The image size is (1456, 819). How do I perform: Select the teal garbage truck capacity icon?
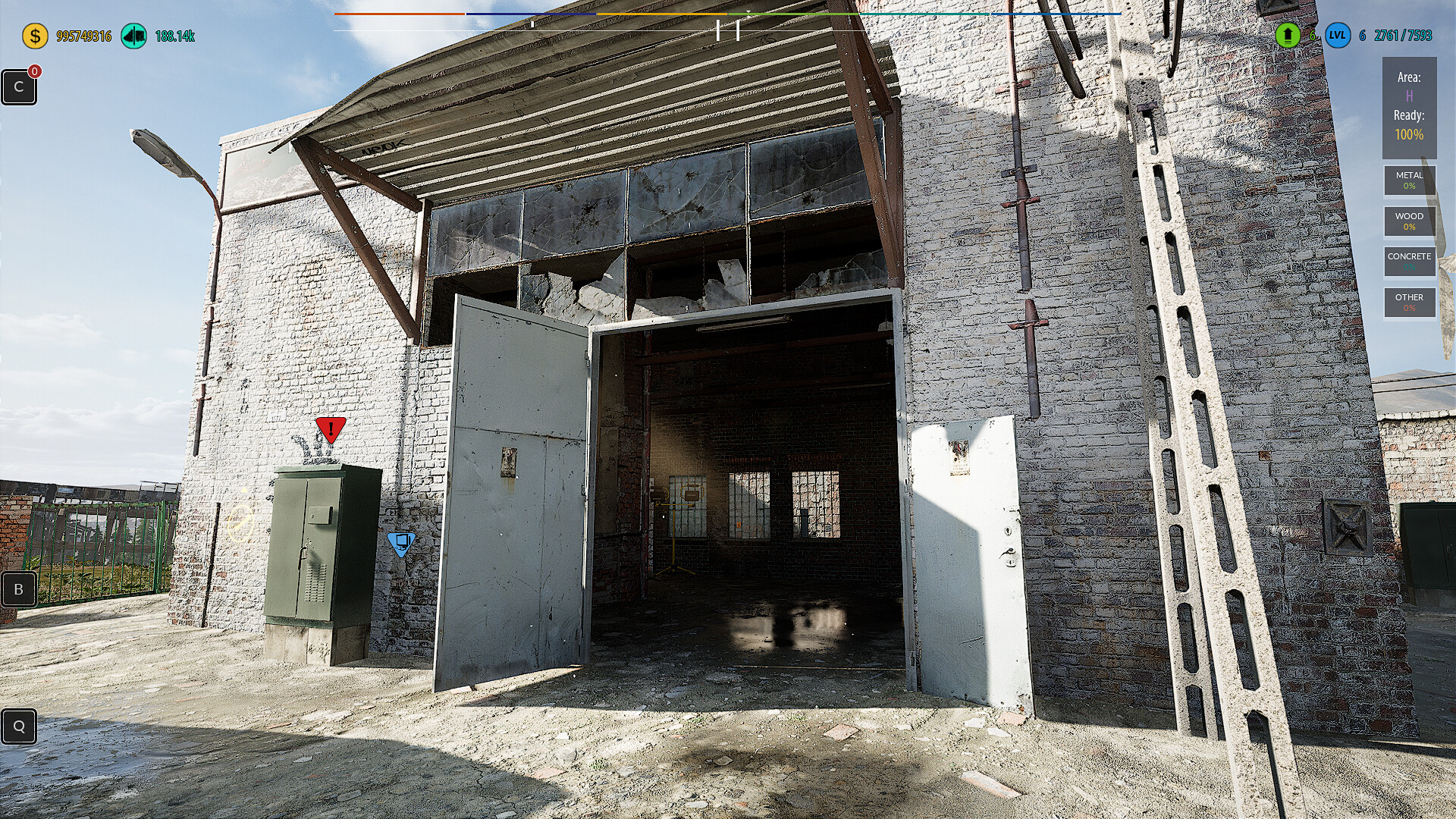[135, 34]
